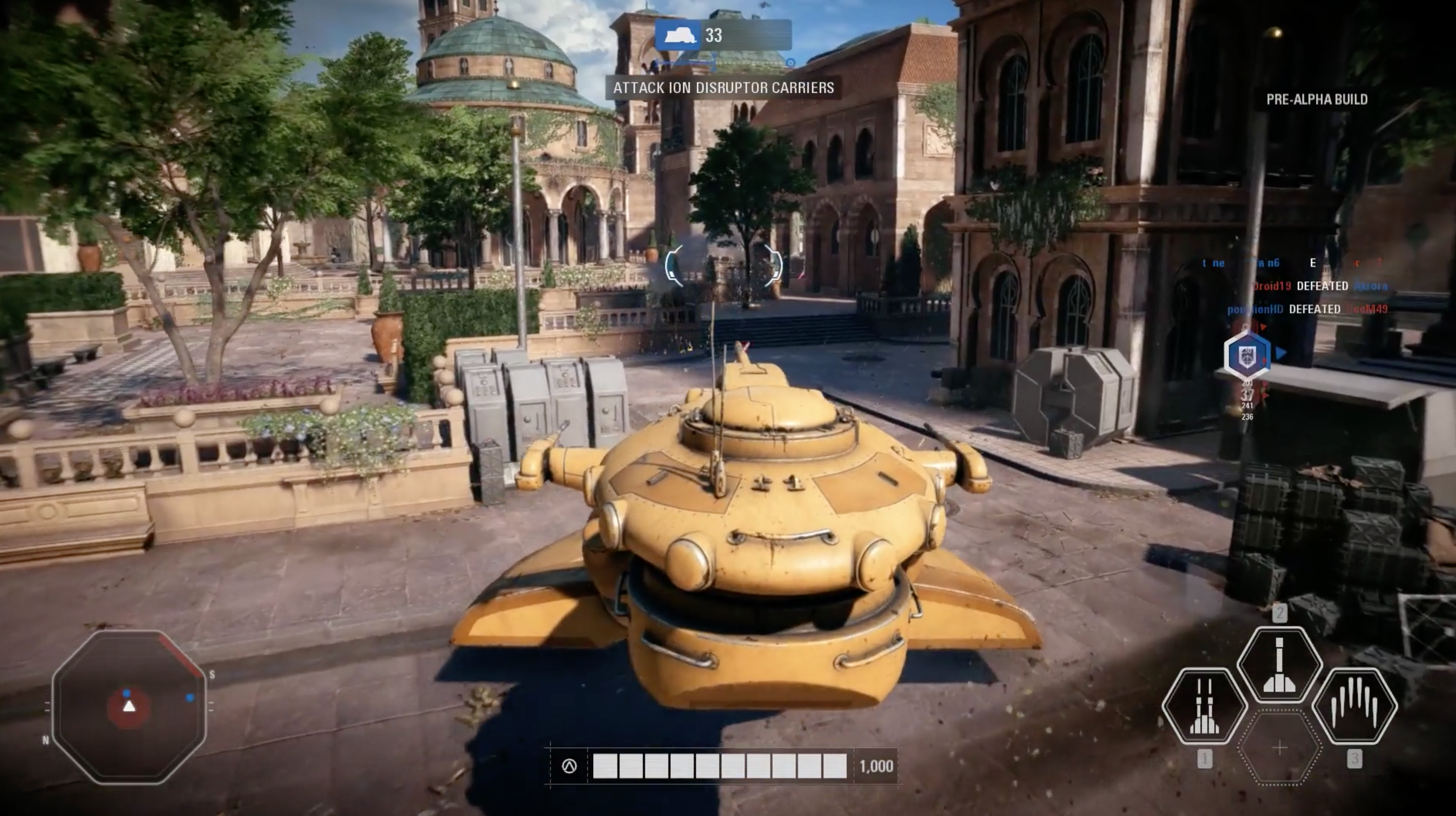Screen dimensions: 1456x816
Task: Select the empty dotted ability slot
Action: tap(1279, 747)
